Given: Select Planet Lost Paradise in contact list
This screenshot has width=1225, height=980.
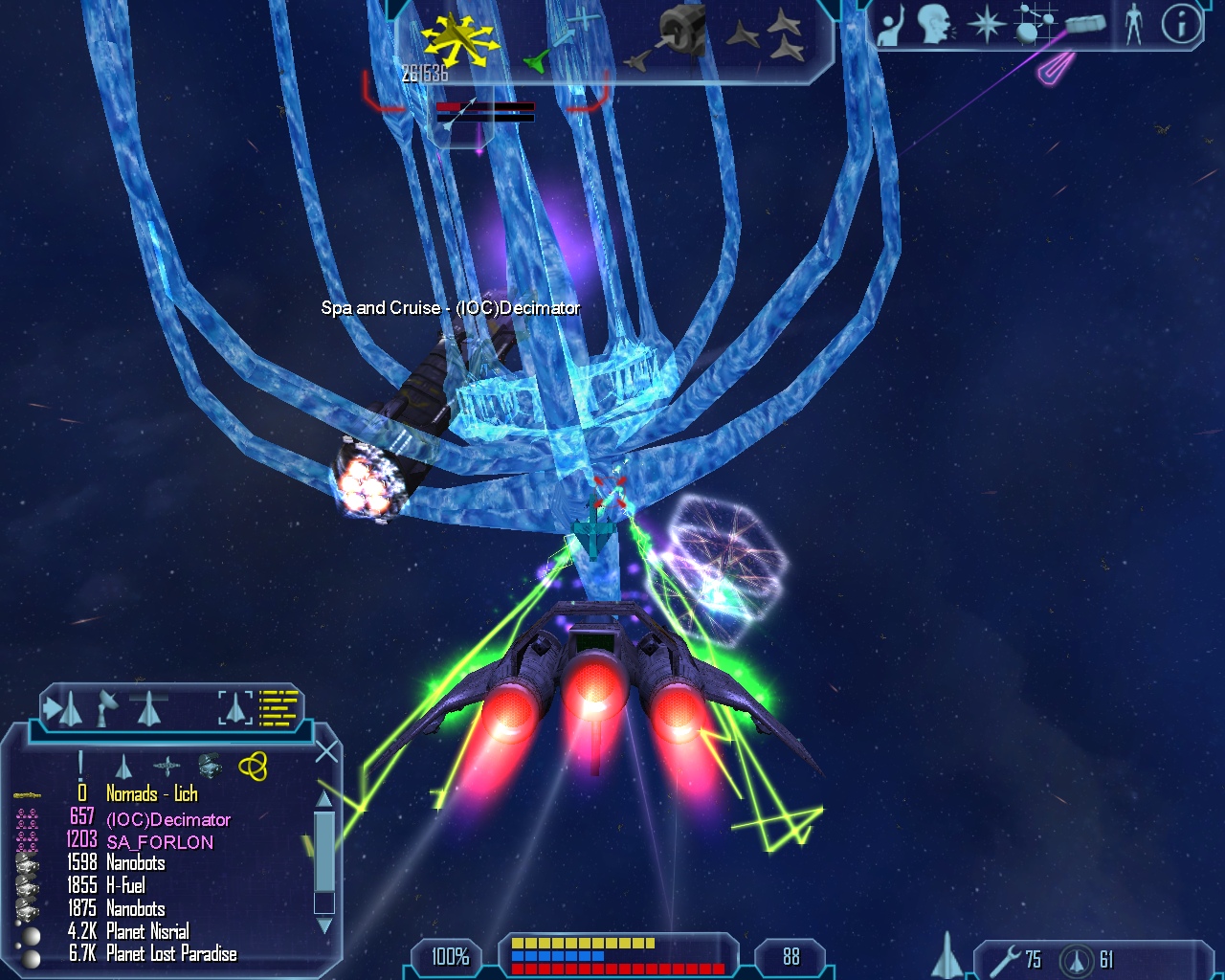Looking at the screenshot, I should (170, 953).
